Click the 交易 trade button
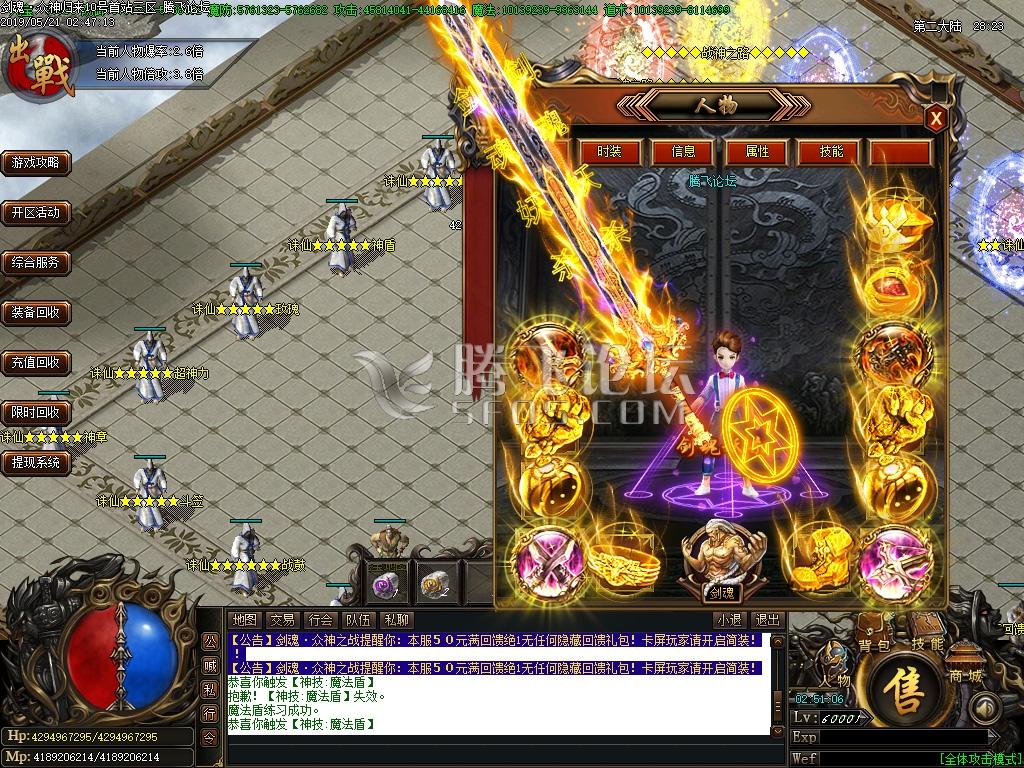The image size is (1024, 768). pos(282,620)
